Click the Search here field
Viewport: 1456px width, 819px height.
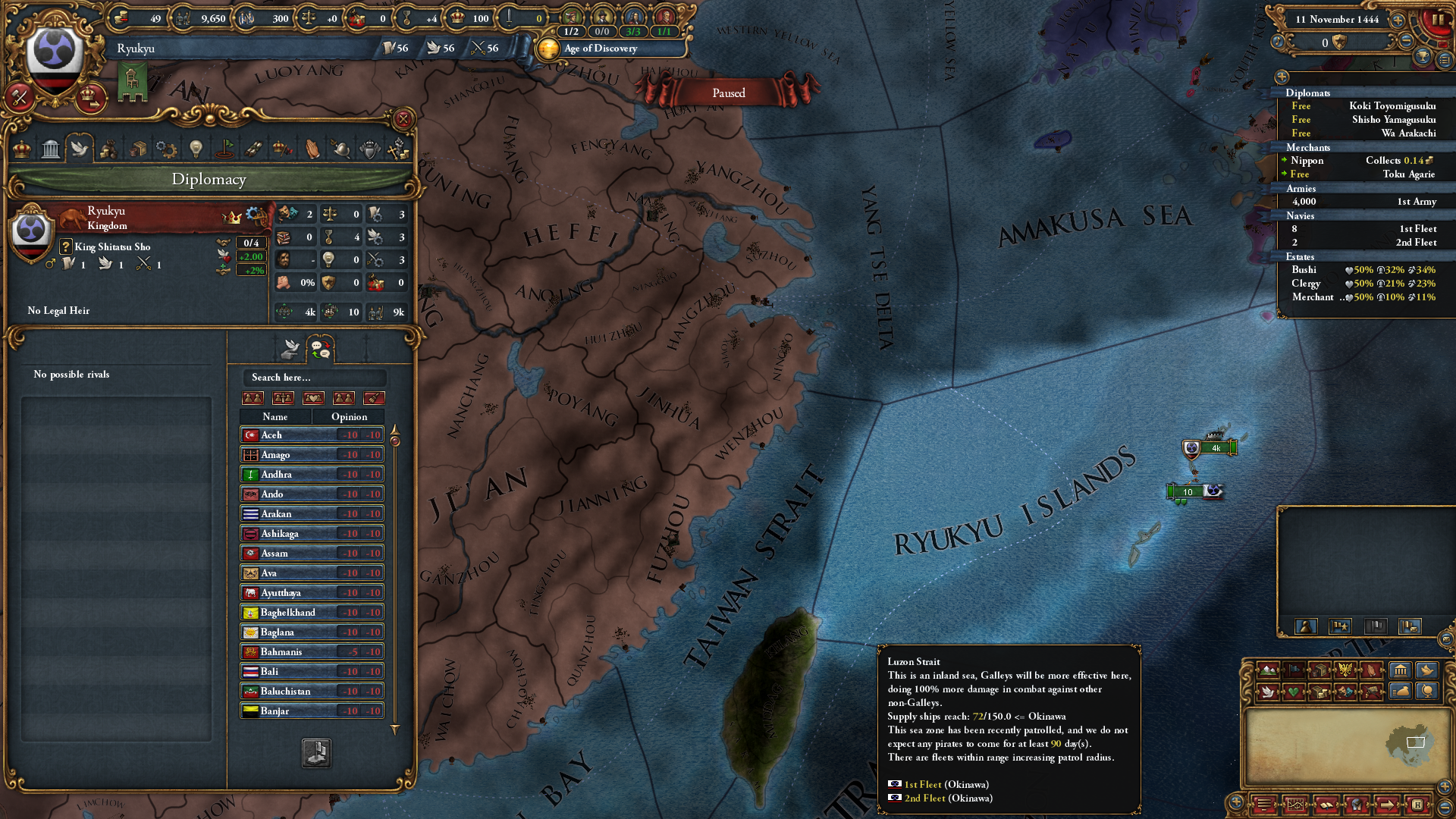tap(315, 377)
